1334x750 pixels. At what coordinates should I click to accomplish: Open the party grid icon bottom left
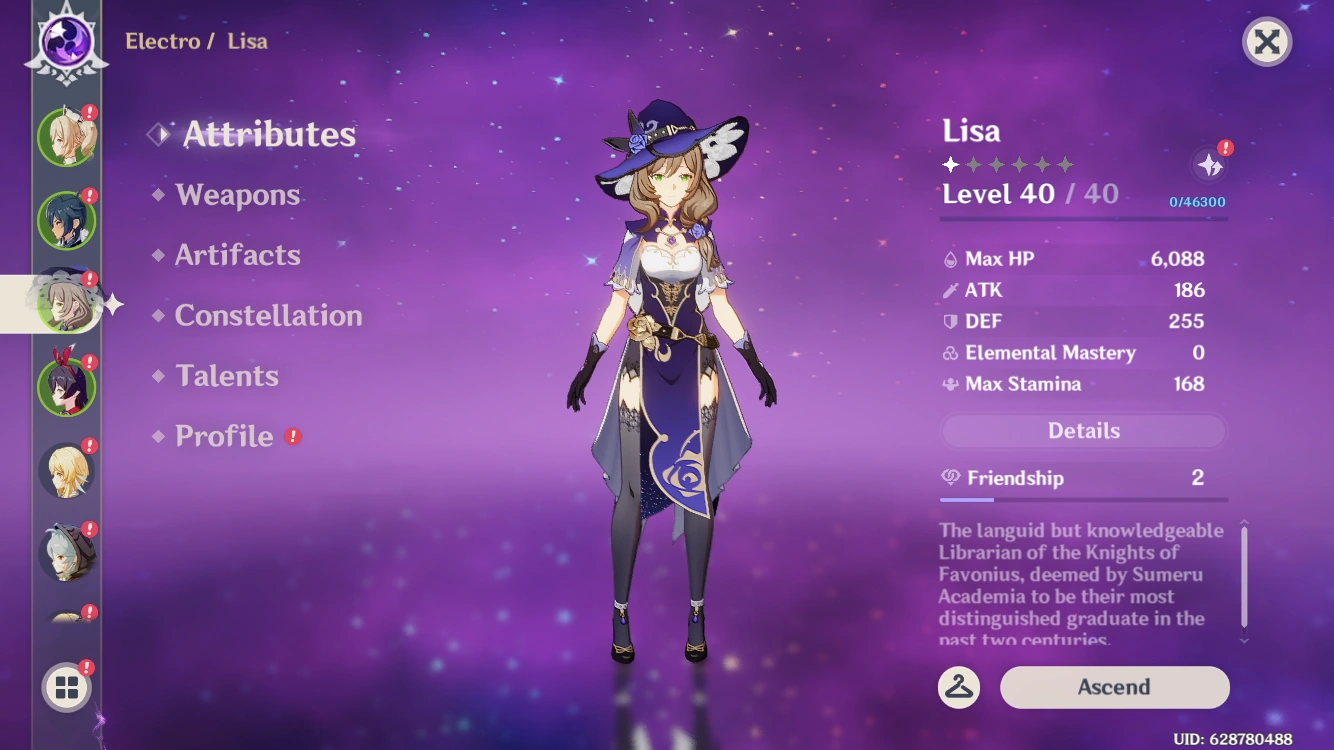pyautogui.click(x=66, y=688)
